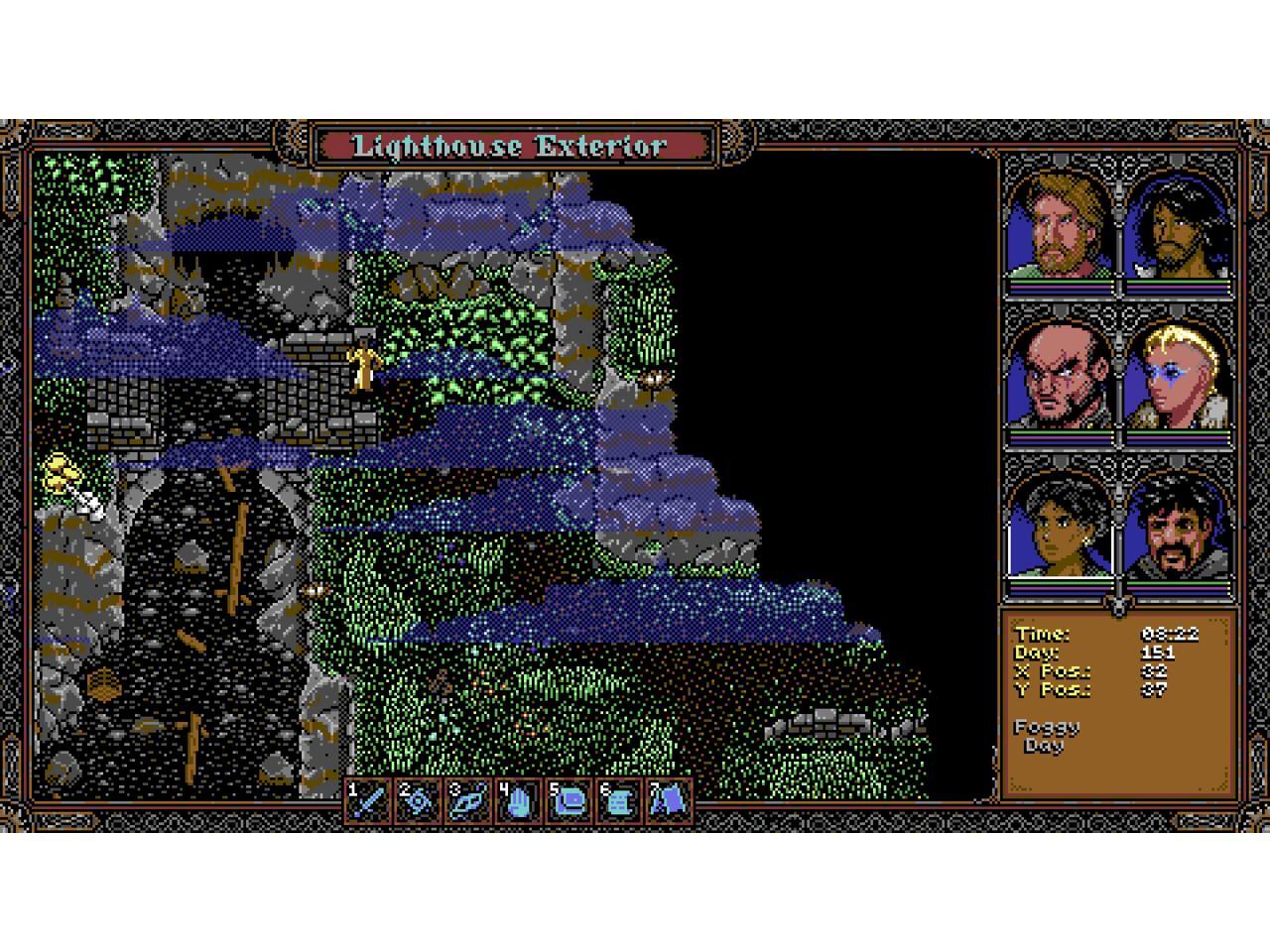Viewport: 1270px width, 952px height.
Task: Select the tent camp icon in slot 7
Action: click(x=670, y=800)
